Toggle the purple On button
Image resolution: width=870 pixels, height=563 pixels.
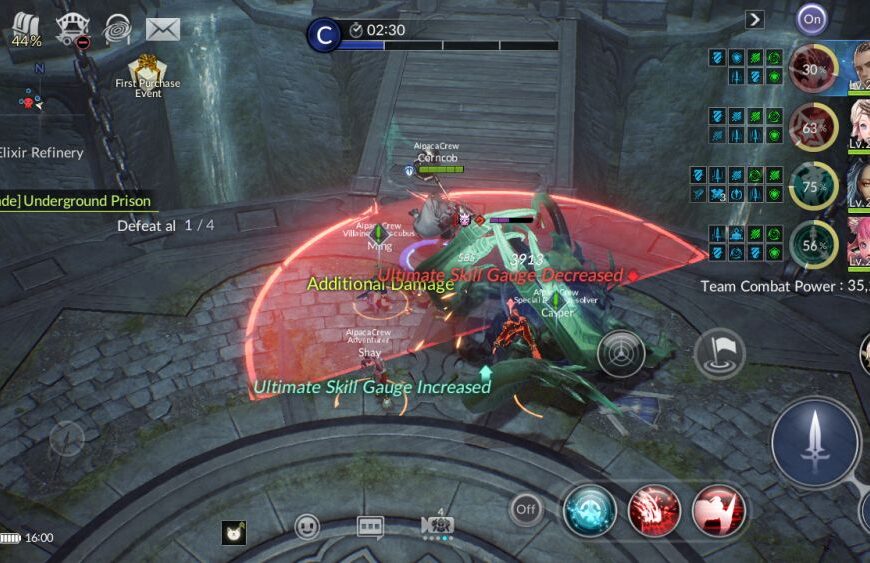click(812, 18)
